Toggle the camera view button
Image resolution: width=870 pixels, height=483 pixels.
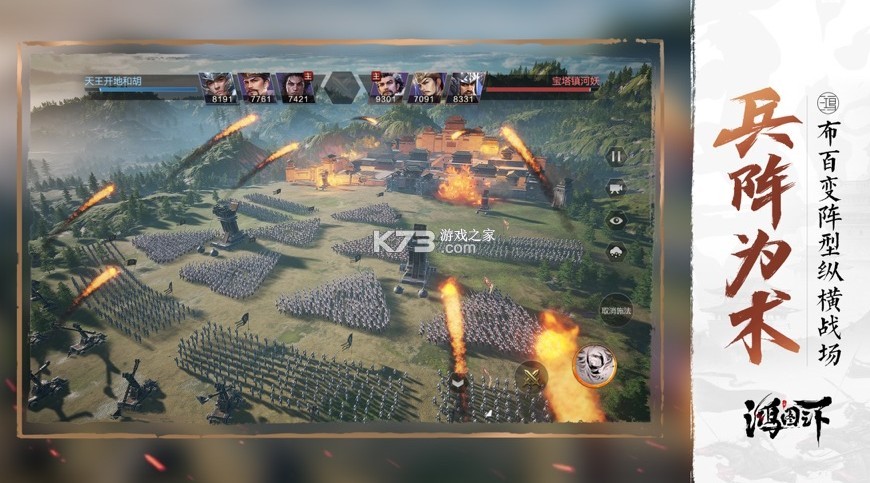click(x=616, y=187)
